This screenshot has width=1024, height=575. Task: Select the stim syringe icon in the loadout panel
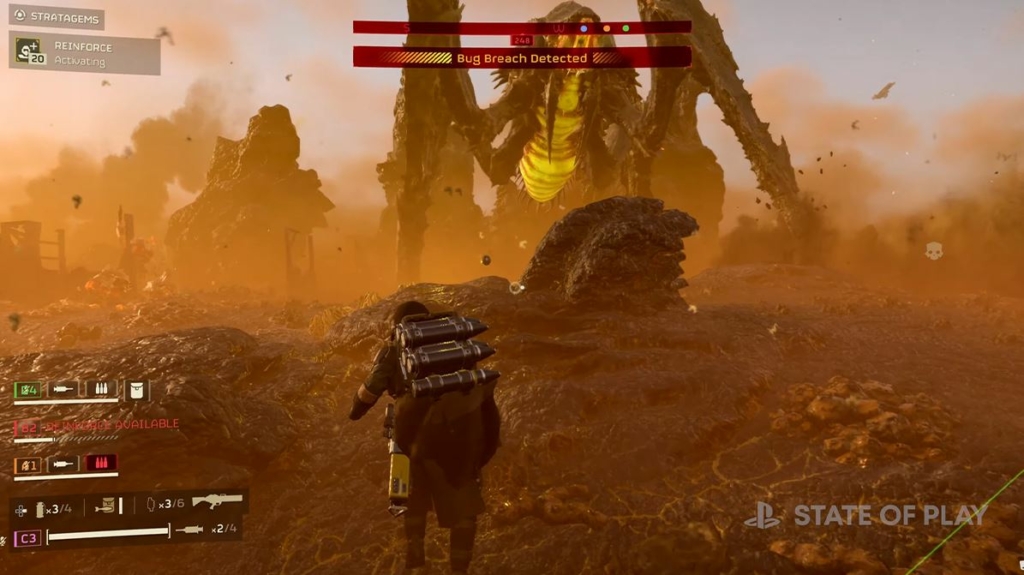pyautogui.click(x=189, y=529)
